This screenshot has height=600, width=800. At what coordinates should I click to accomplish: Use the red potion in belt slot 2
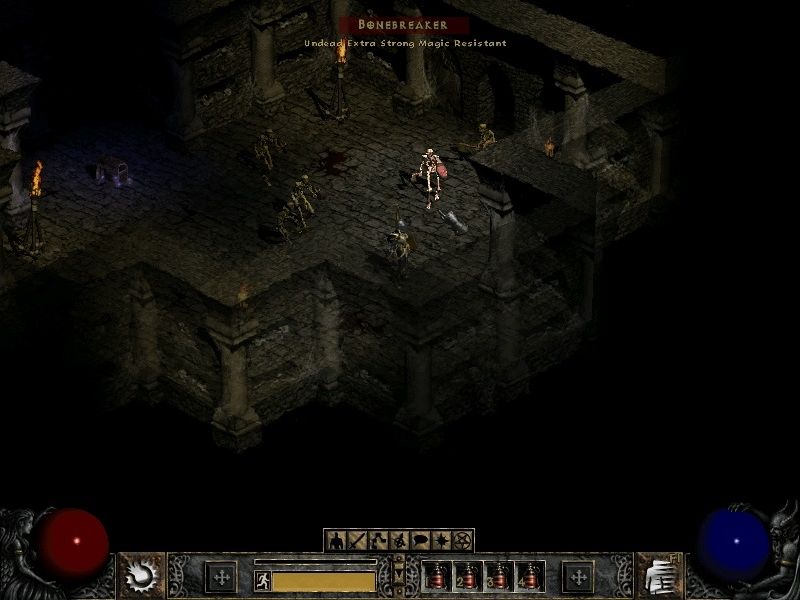coord(468,576)
